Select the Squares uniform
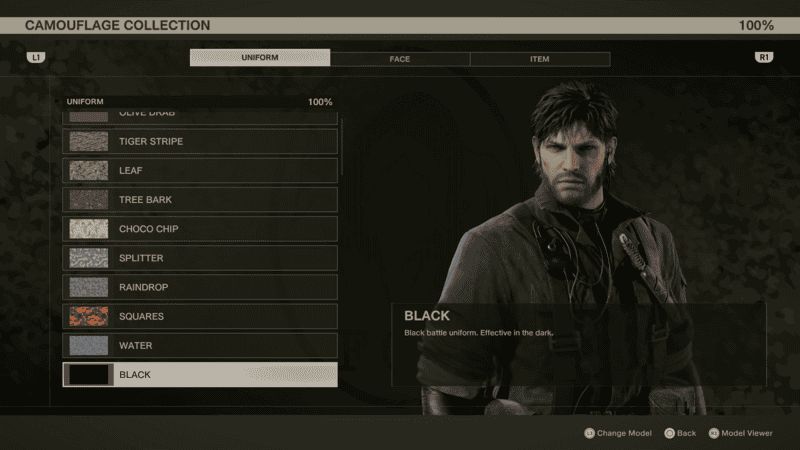This screenshot has height=450, width=800. point(200,316)
